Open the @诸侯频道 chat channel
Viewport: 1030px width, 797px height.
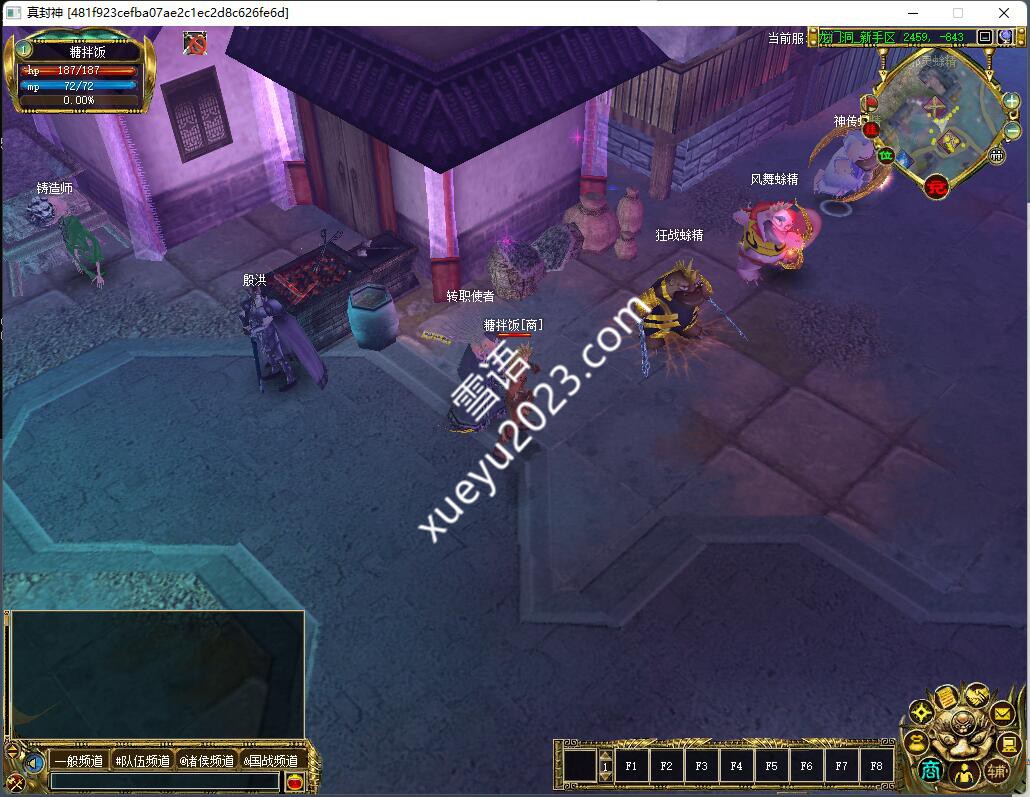(207, 761)
